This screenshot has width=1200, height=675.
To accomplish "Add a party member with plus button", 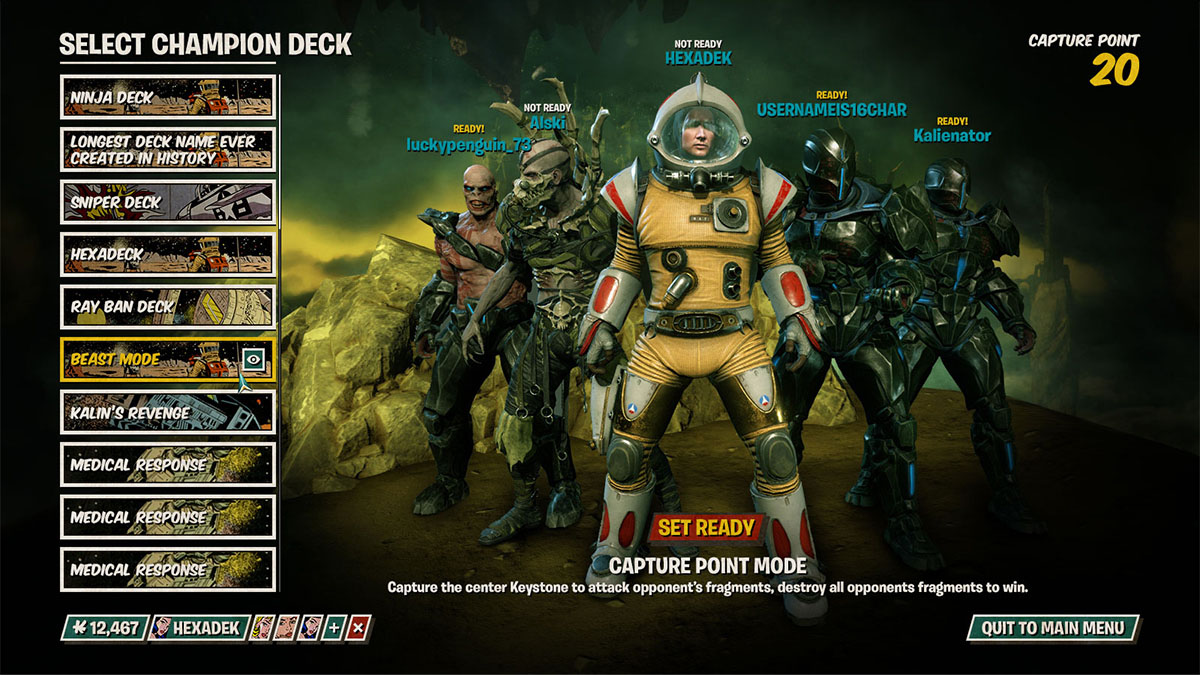I will pos(335,628).
